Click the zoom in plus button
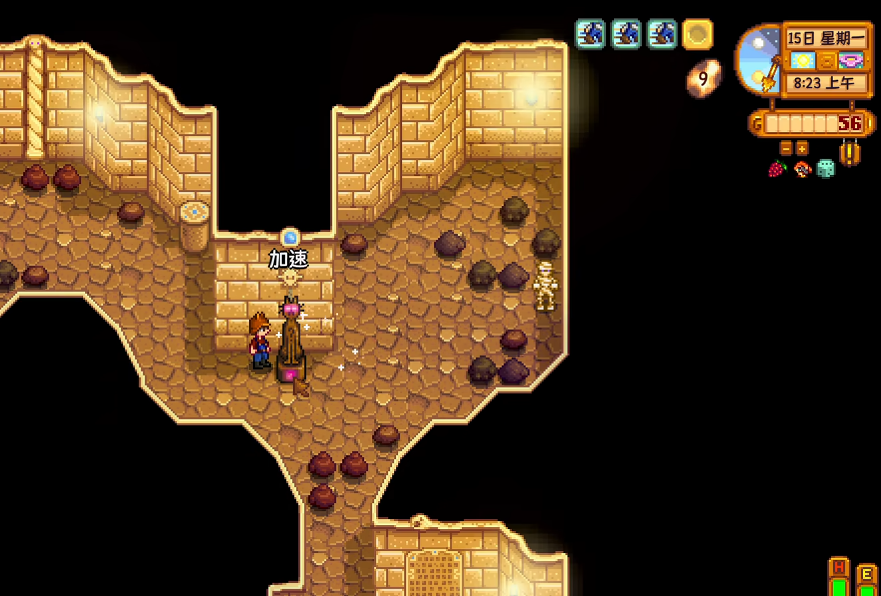This screenshot has width=881, height=596. pos(802,148)
